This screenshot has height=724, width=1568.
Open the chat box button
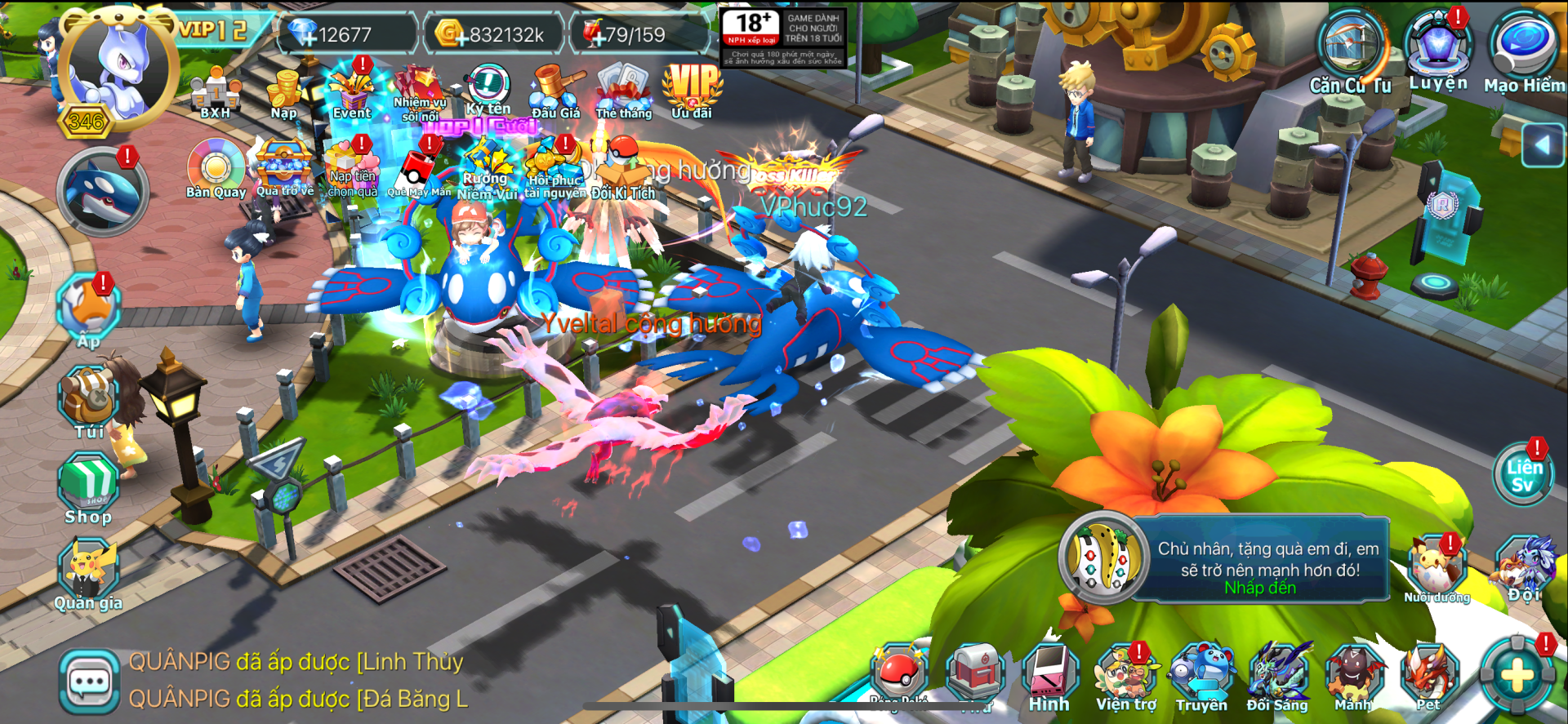(x=89, y=681)
